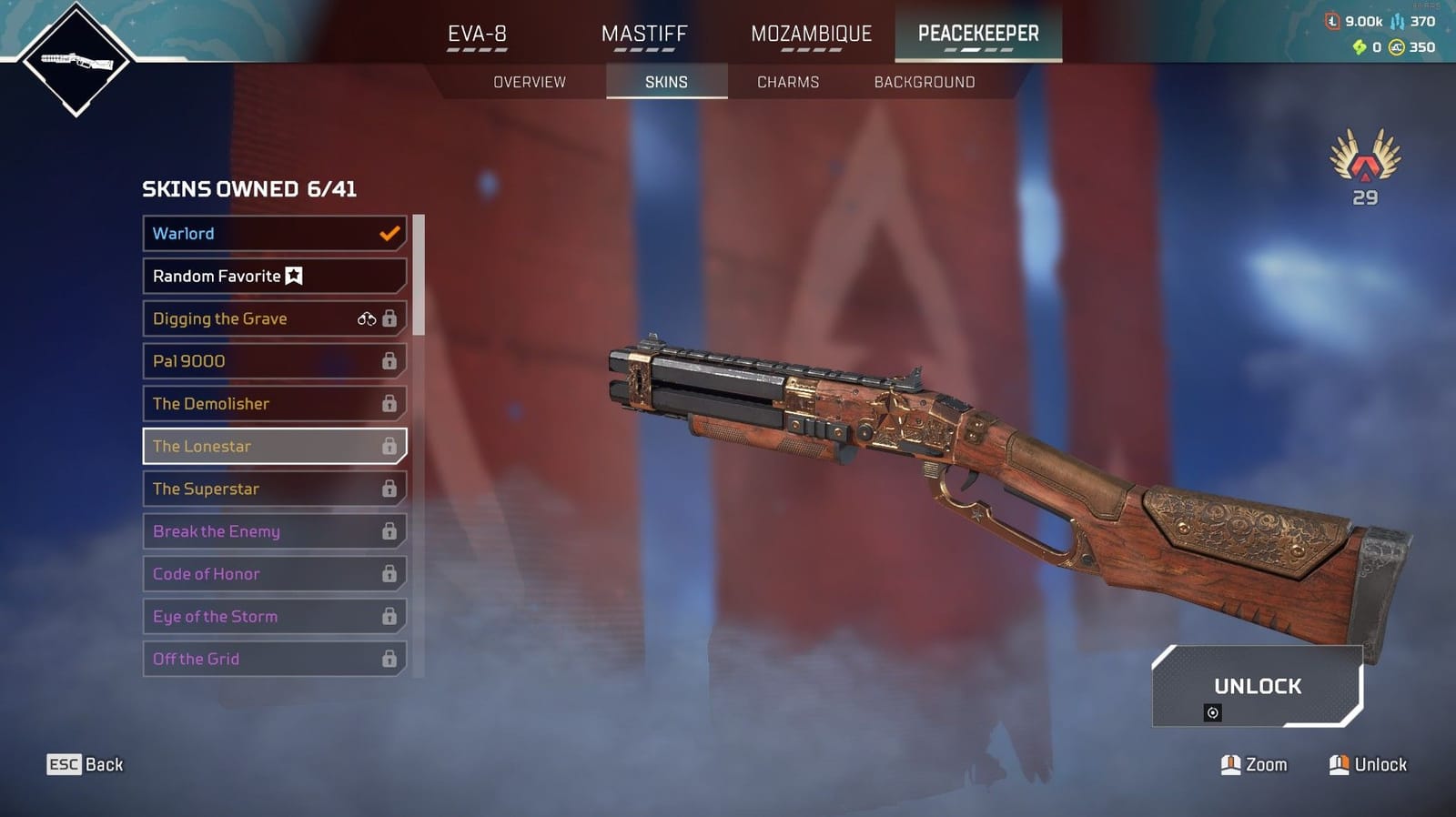The image size is (1456, 817).
Task: Select the Mozambique weapon tab
Action: click(x=809, y=34)
